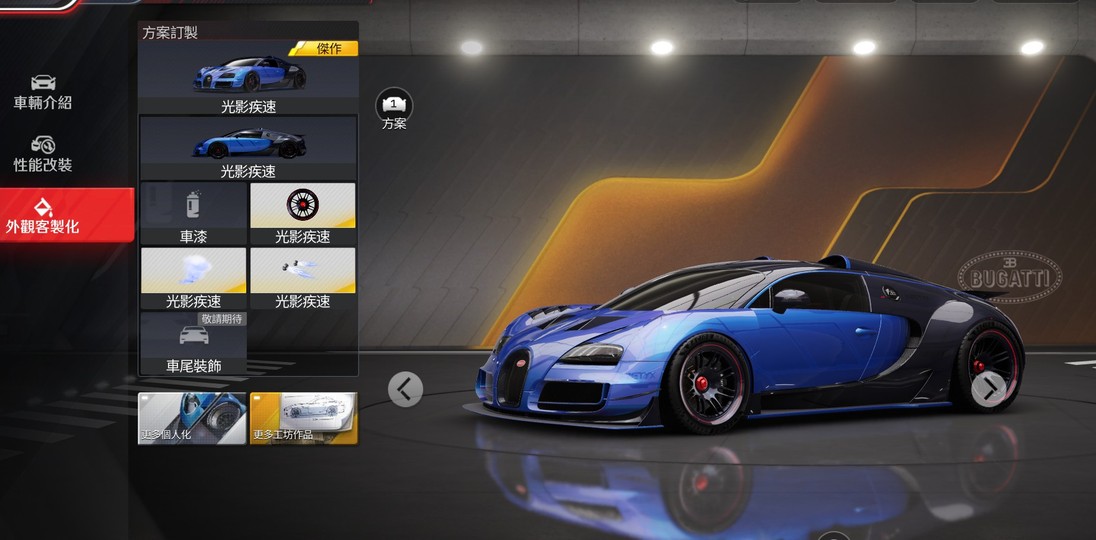This screenshot has width=1096, height=540.
Task: Pick the 光影疾速 wheel rim tile
Action: point(302,213)
